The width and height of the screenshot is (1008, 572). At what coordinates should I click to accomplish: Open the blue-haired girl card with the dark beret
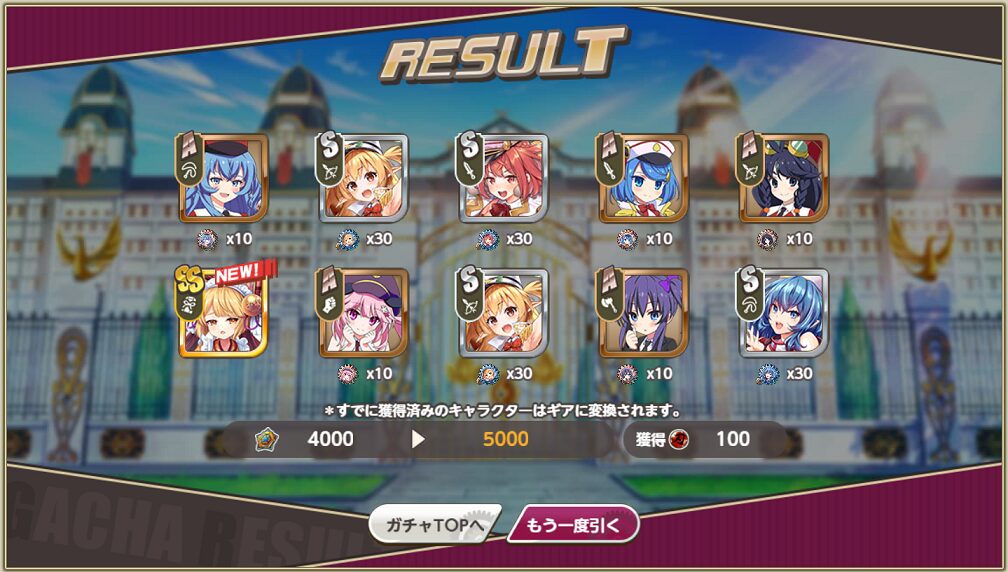pos(223,178)
